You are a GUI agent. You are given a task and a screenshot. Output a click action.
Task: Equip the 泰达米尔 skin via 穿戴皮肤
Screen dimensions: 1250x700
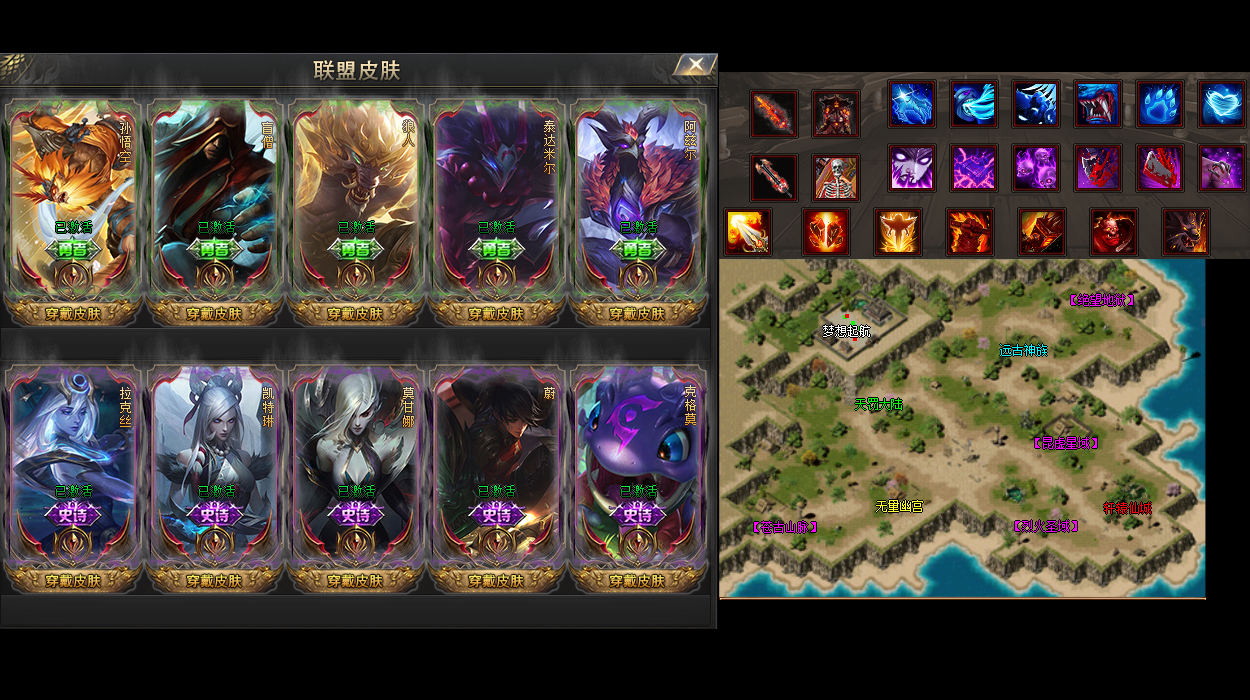click(496, 313)
